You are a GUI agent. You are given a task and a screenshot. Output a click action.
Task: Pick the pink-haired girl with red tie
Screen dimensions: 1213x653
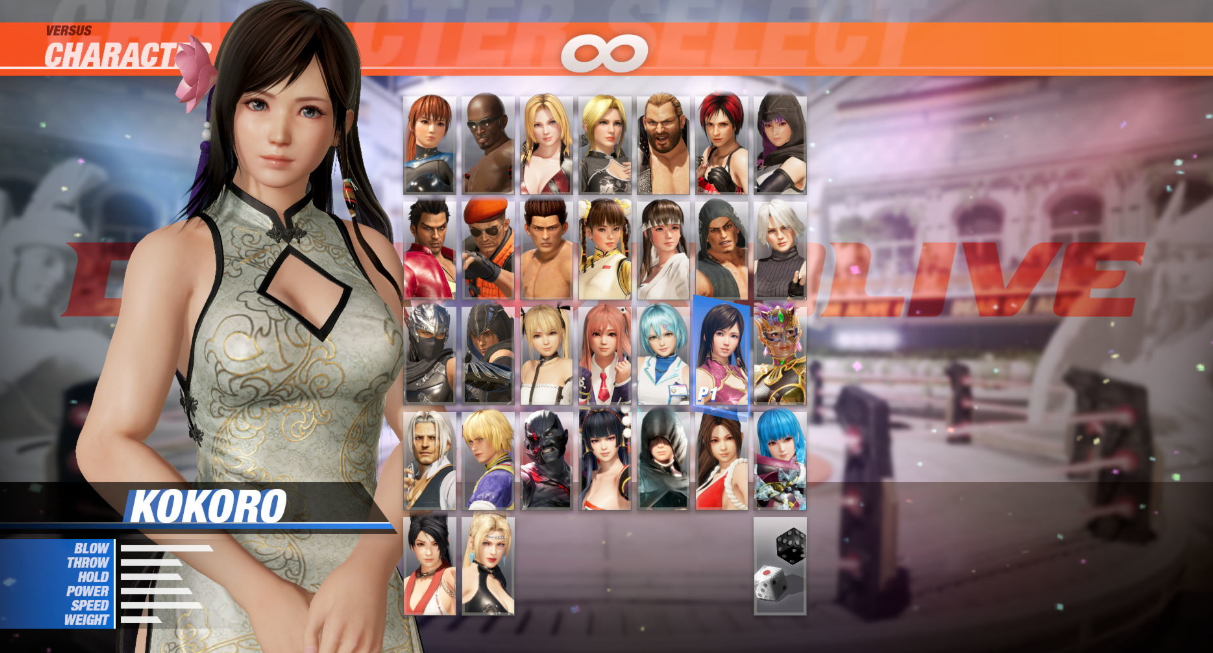pos(605,354)
